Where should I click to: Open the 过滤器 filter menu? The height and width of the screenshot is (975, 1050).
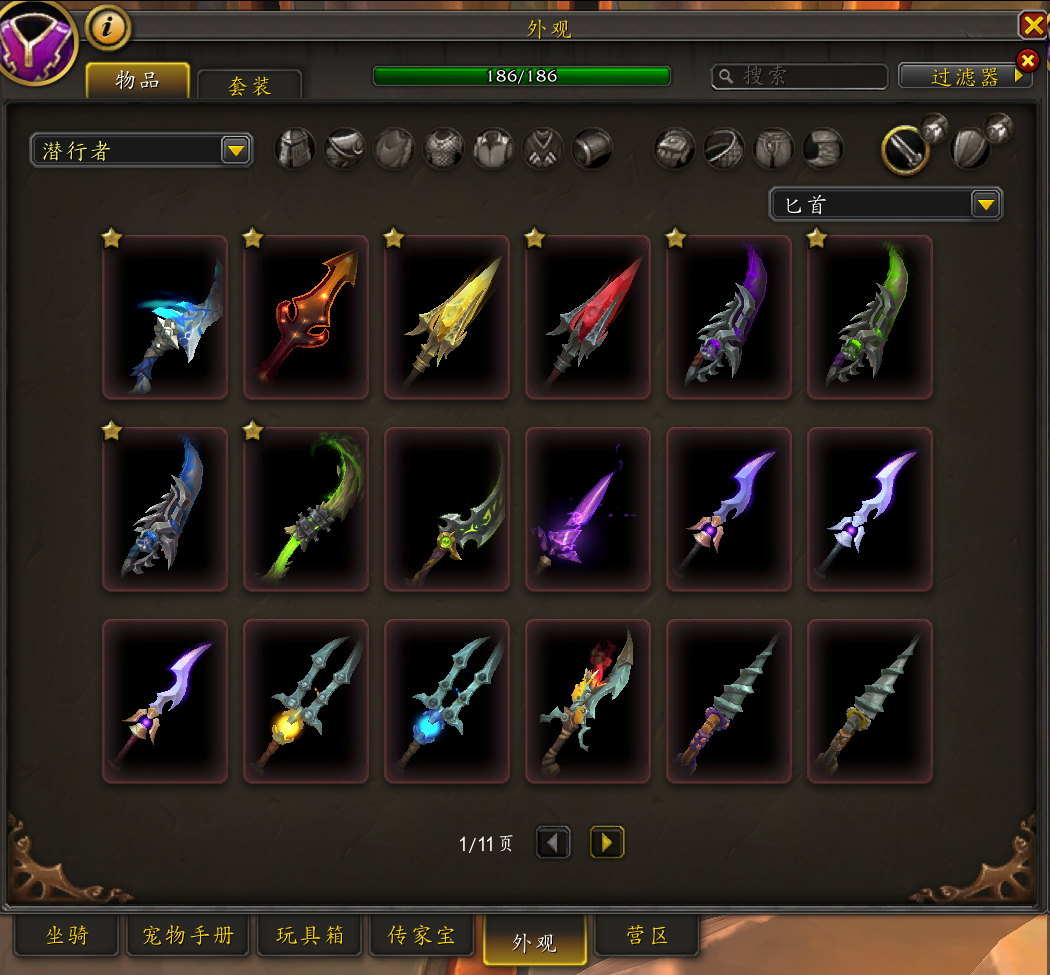pos(965,76)
